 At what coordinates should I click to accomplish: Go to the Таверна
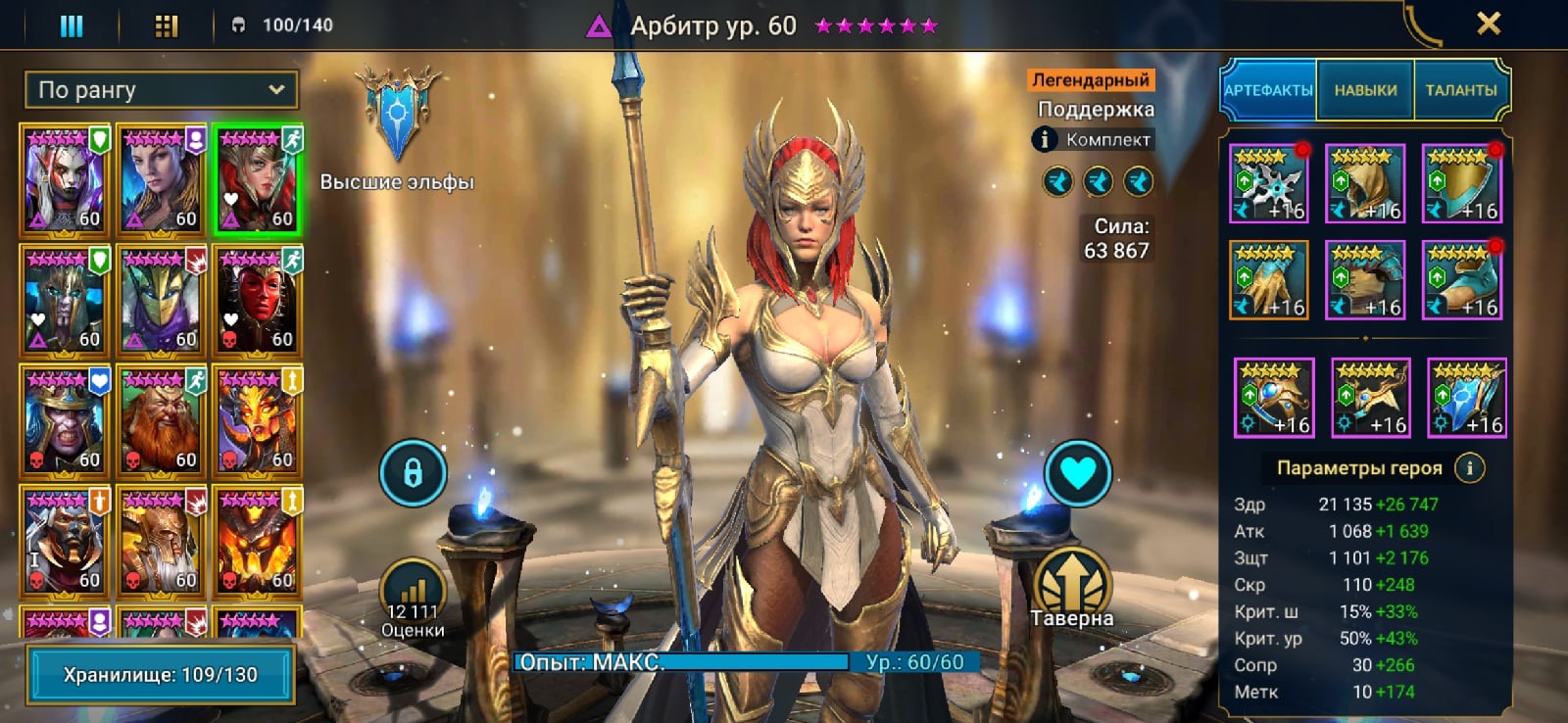tap(1072, 586)
